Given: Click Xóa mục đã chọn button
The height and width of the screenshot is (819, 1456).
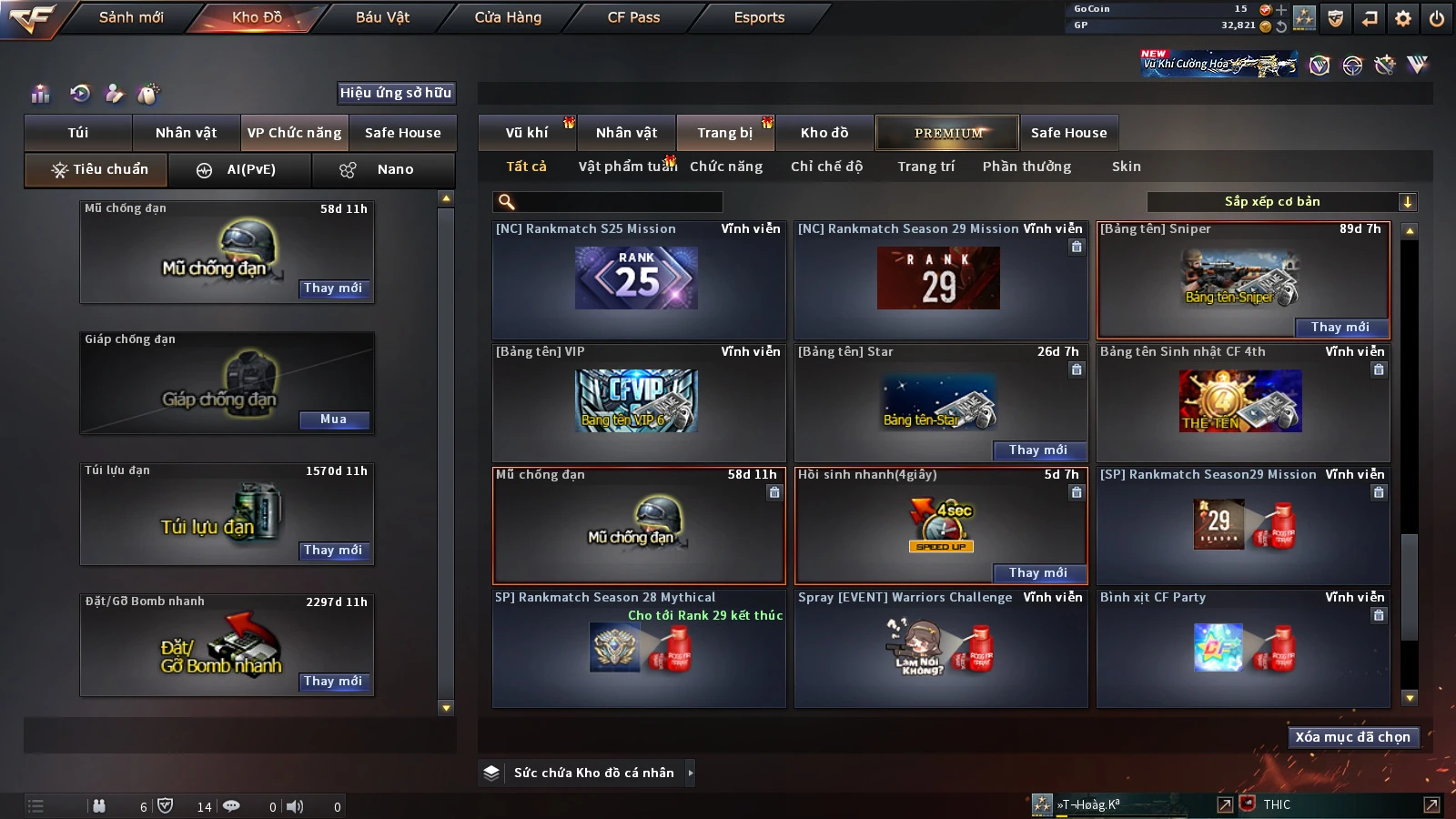Looking at the screenshot, I should click(x=1352, y=737).
